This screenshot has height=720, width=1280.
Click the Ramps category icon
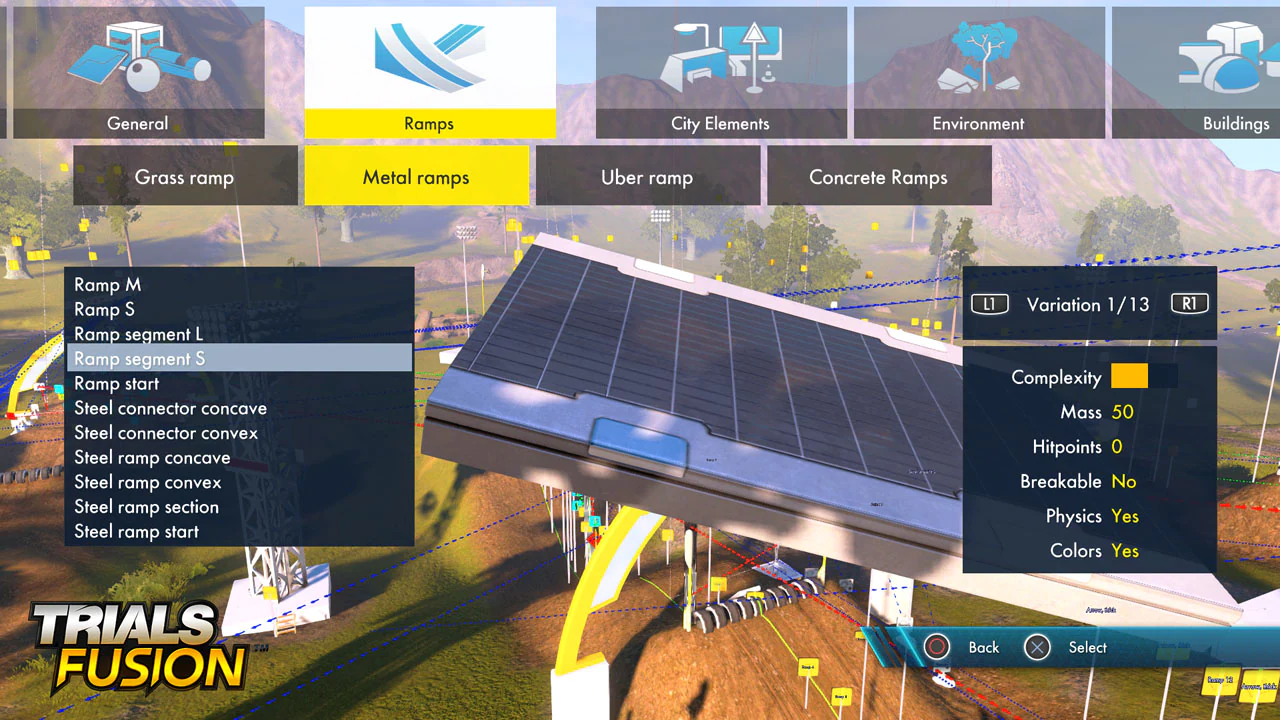click(429, 60)
